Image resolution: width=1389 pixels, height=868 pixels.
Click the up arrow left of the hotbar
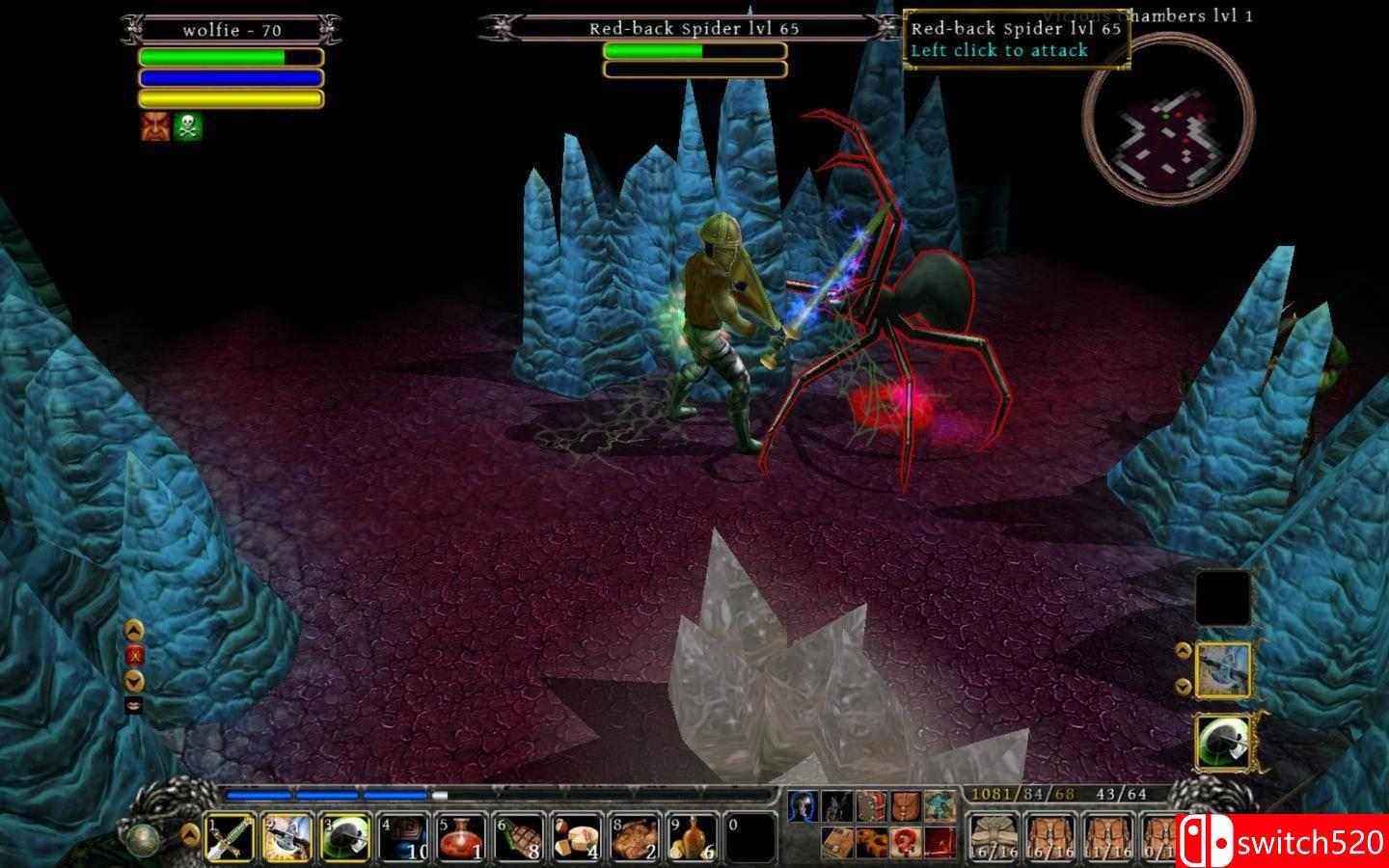(190, 829)
